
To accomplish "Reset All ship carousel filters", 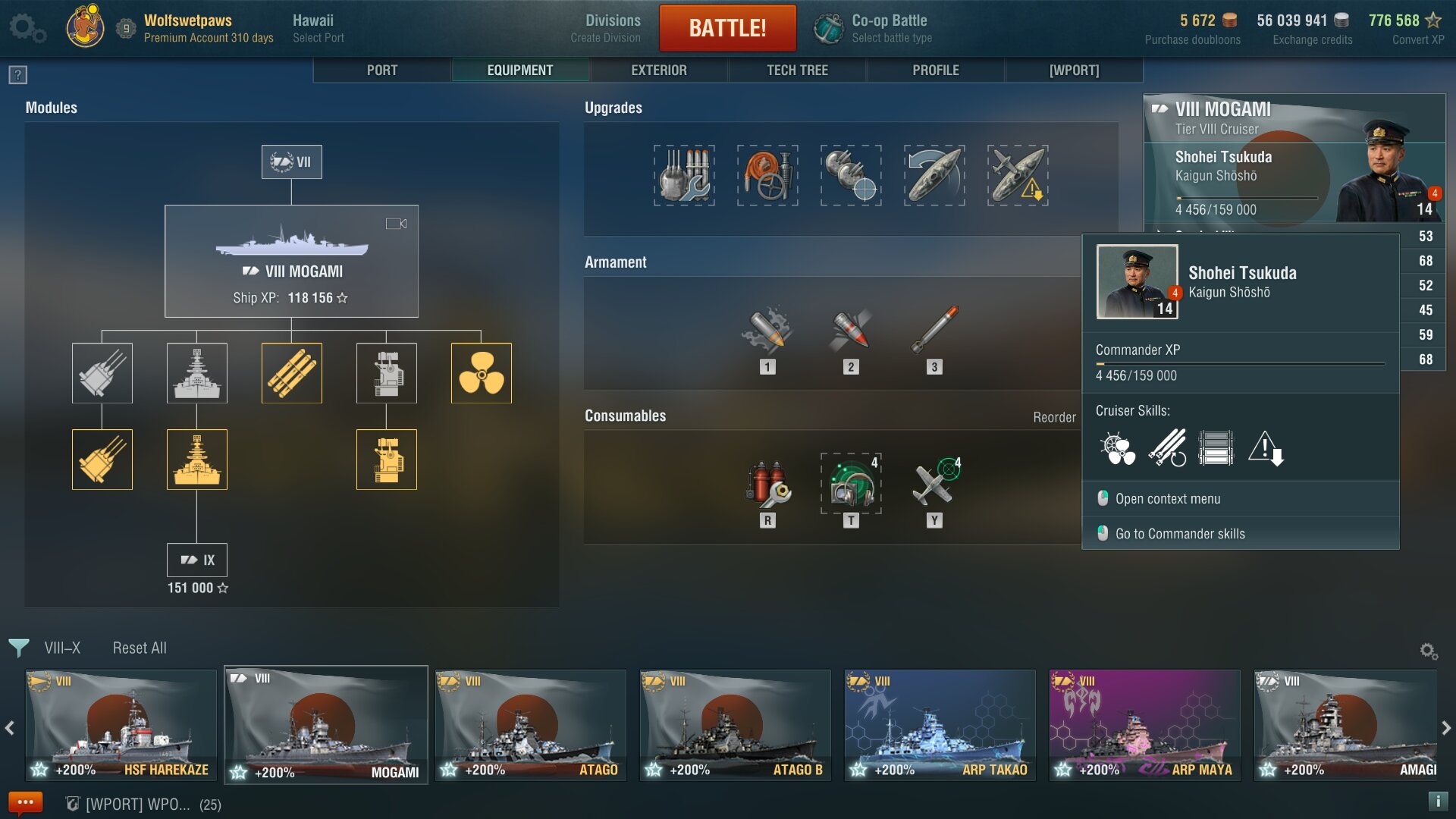I will [x=140, y=648].
